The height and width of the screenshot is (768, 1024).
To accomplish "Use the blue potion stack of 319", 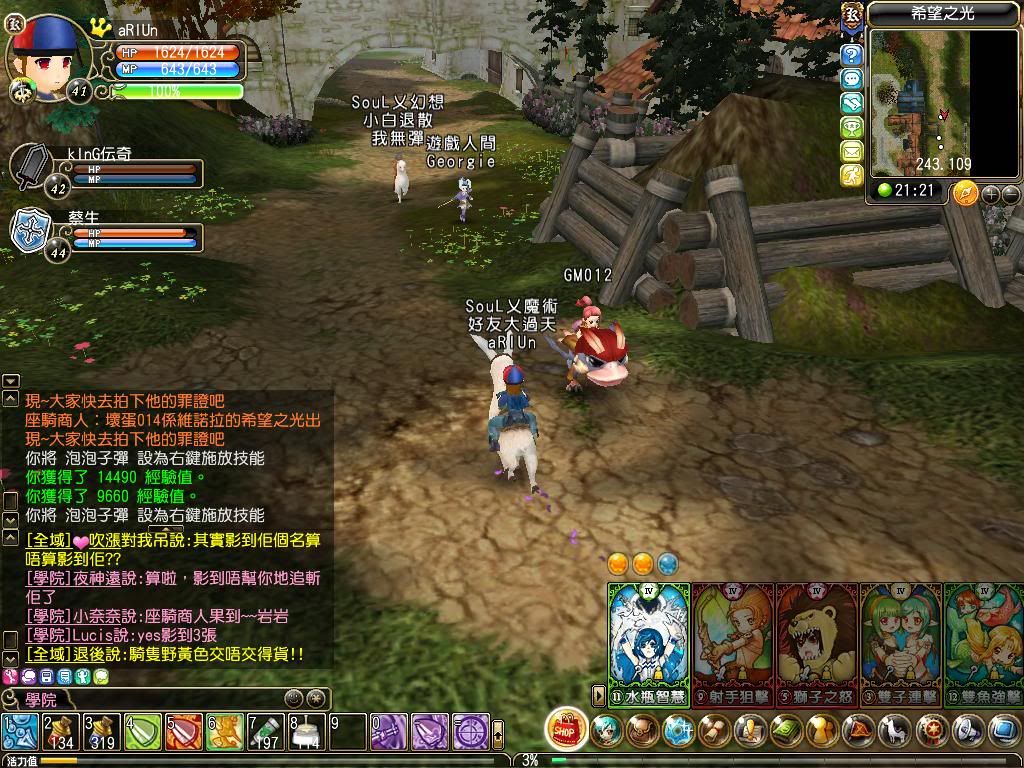I will click(102, 733).
